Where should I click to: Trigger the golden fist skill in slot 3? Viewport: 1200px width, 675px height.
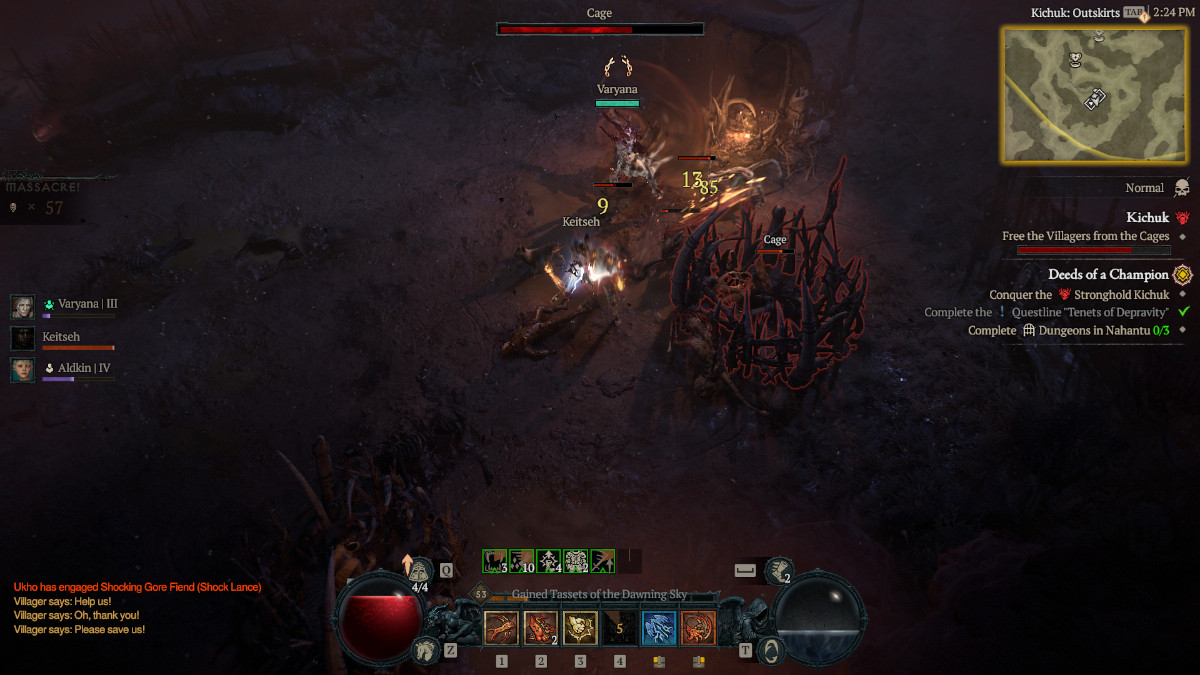[x=580, y=628]
